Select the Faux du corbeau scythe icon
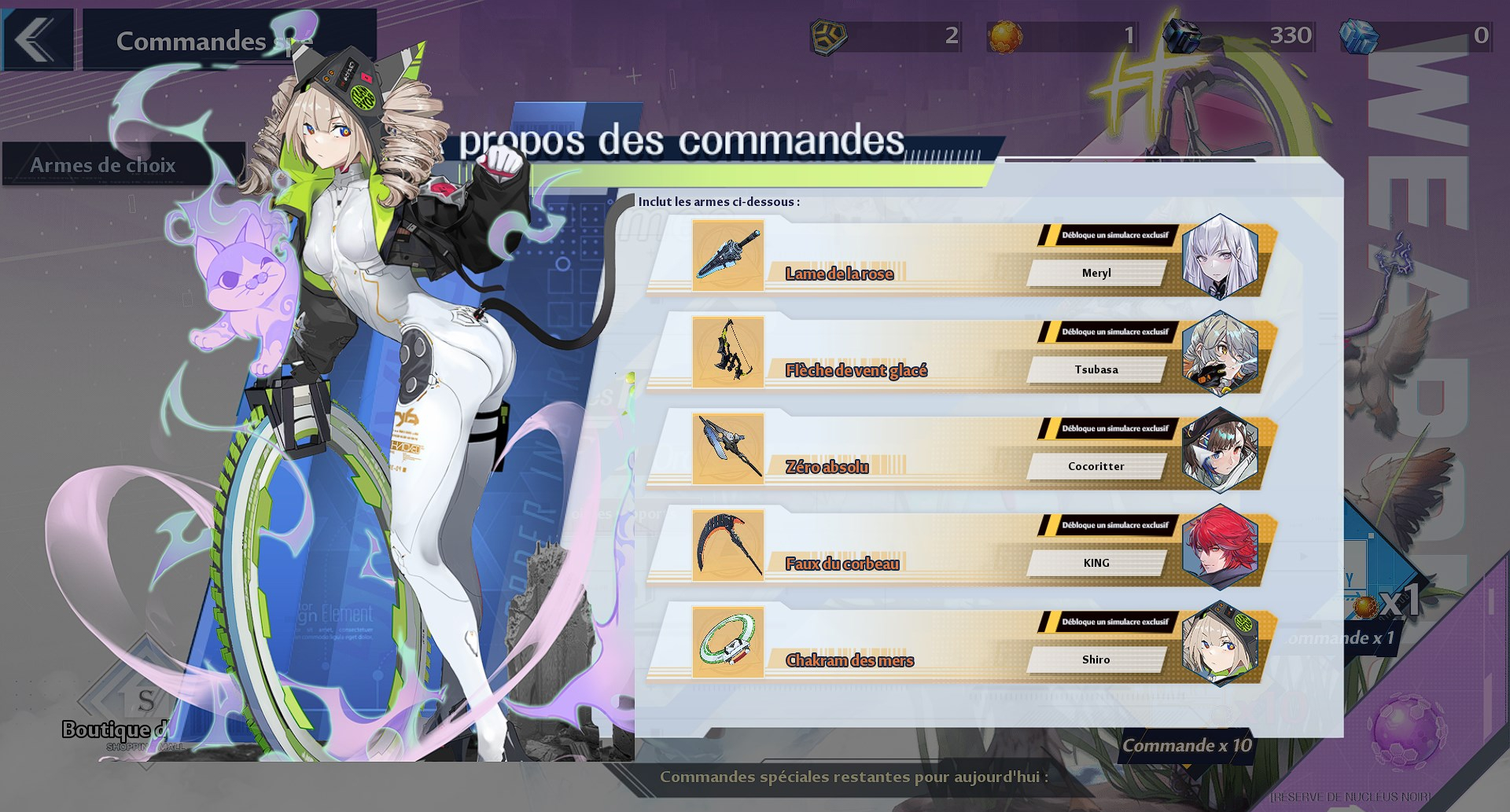Viewport: 1510px width, 812px height. click(727, 545)
